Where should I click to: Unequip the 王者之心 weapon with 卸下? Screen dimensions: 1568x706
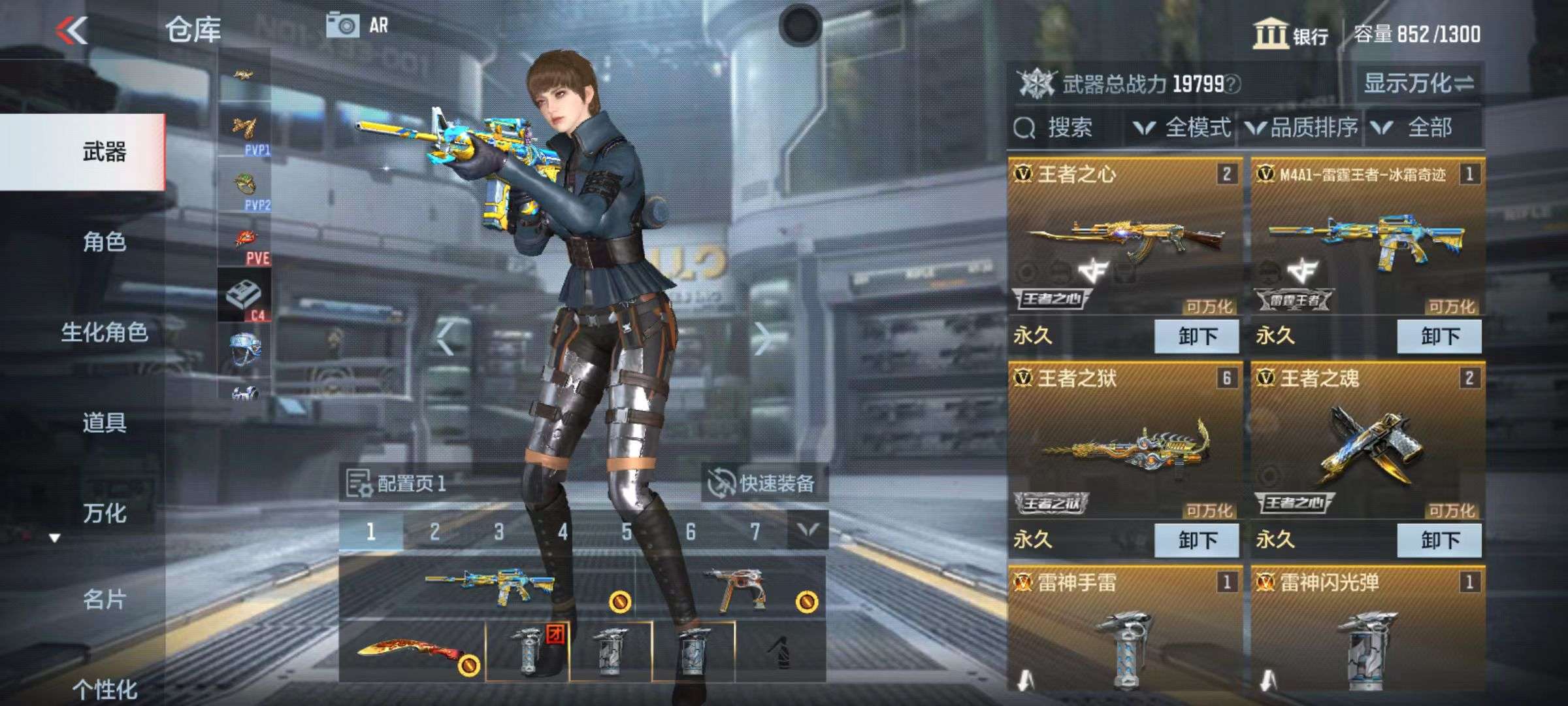coord(1197,337)
